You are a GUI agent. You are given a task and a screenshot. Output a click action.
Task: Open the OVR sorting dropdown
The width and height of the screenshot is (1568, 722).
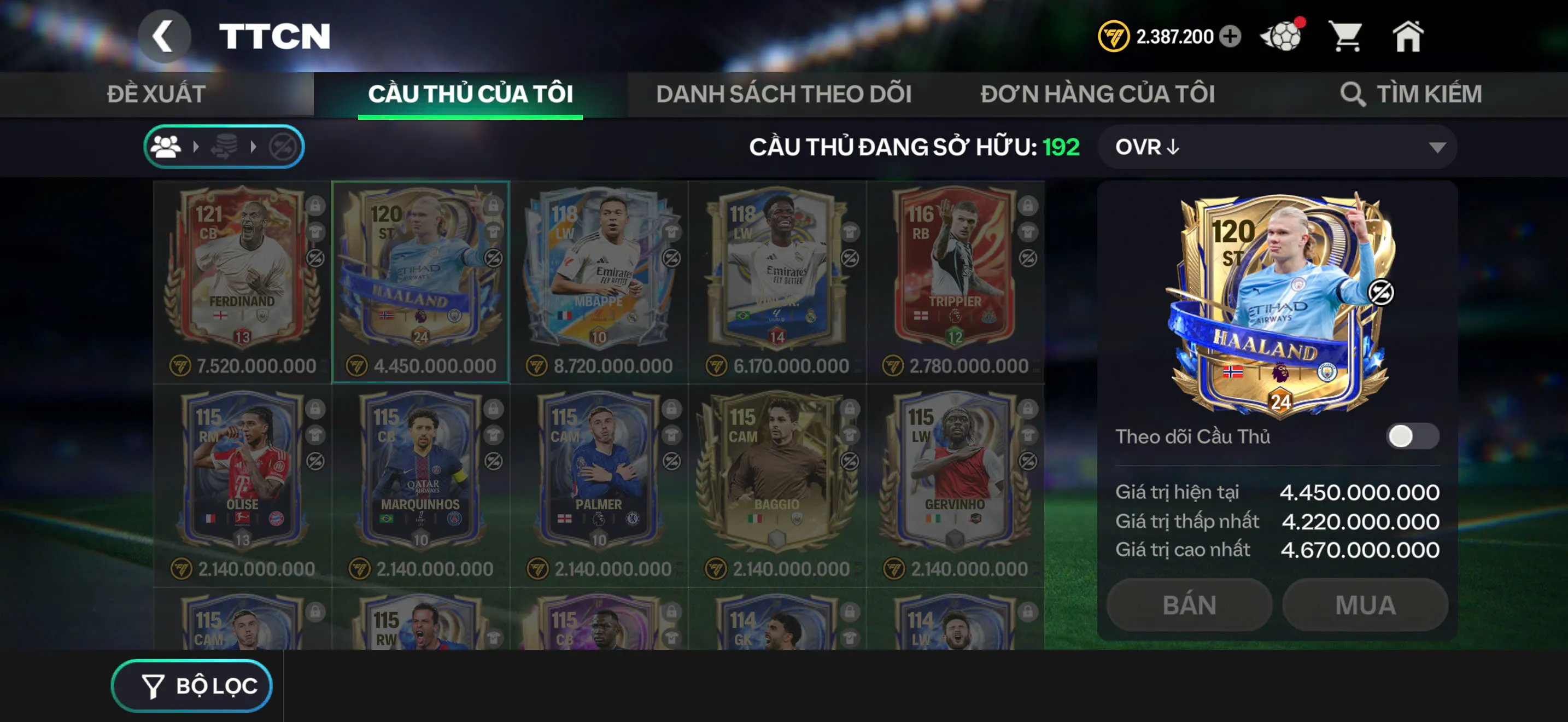coord(1274,146)
